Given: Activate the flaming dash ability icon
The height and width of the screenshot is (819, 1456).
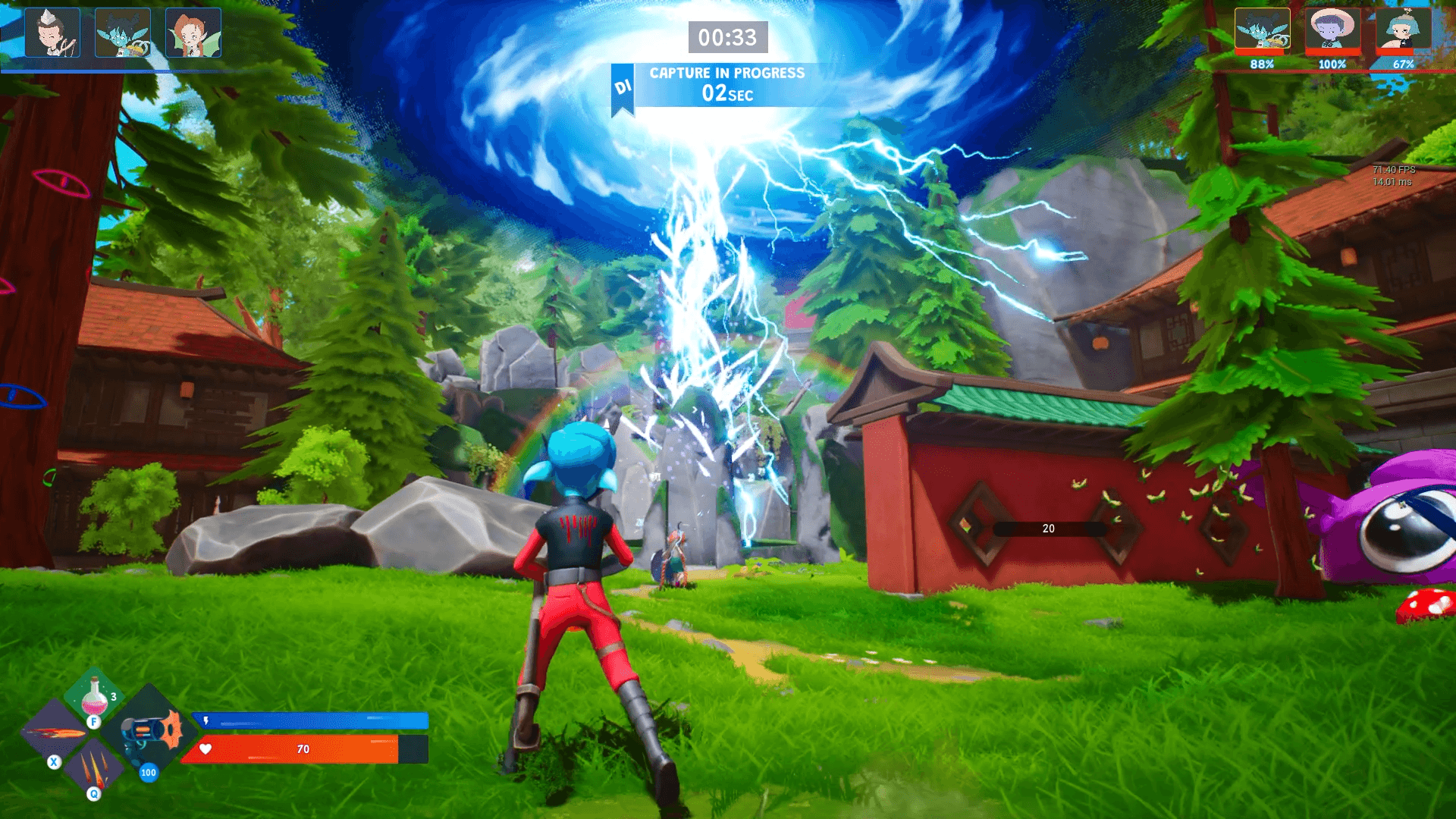Looking at the screenshot, I should (53, 733).
